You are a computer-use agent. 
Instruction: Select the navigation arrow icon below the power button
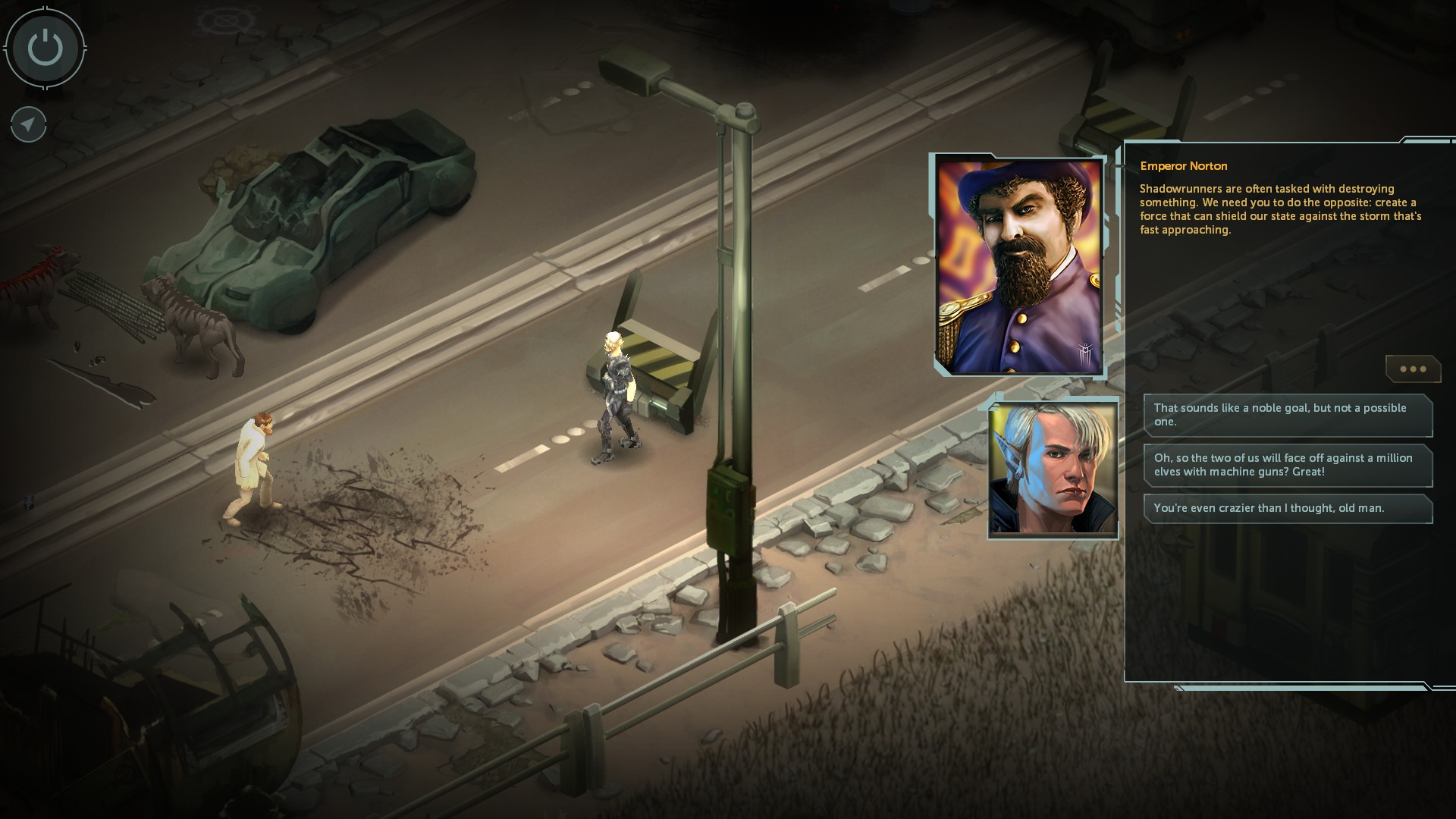click(x=27, y=124)
